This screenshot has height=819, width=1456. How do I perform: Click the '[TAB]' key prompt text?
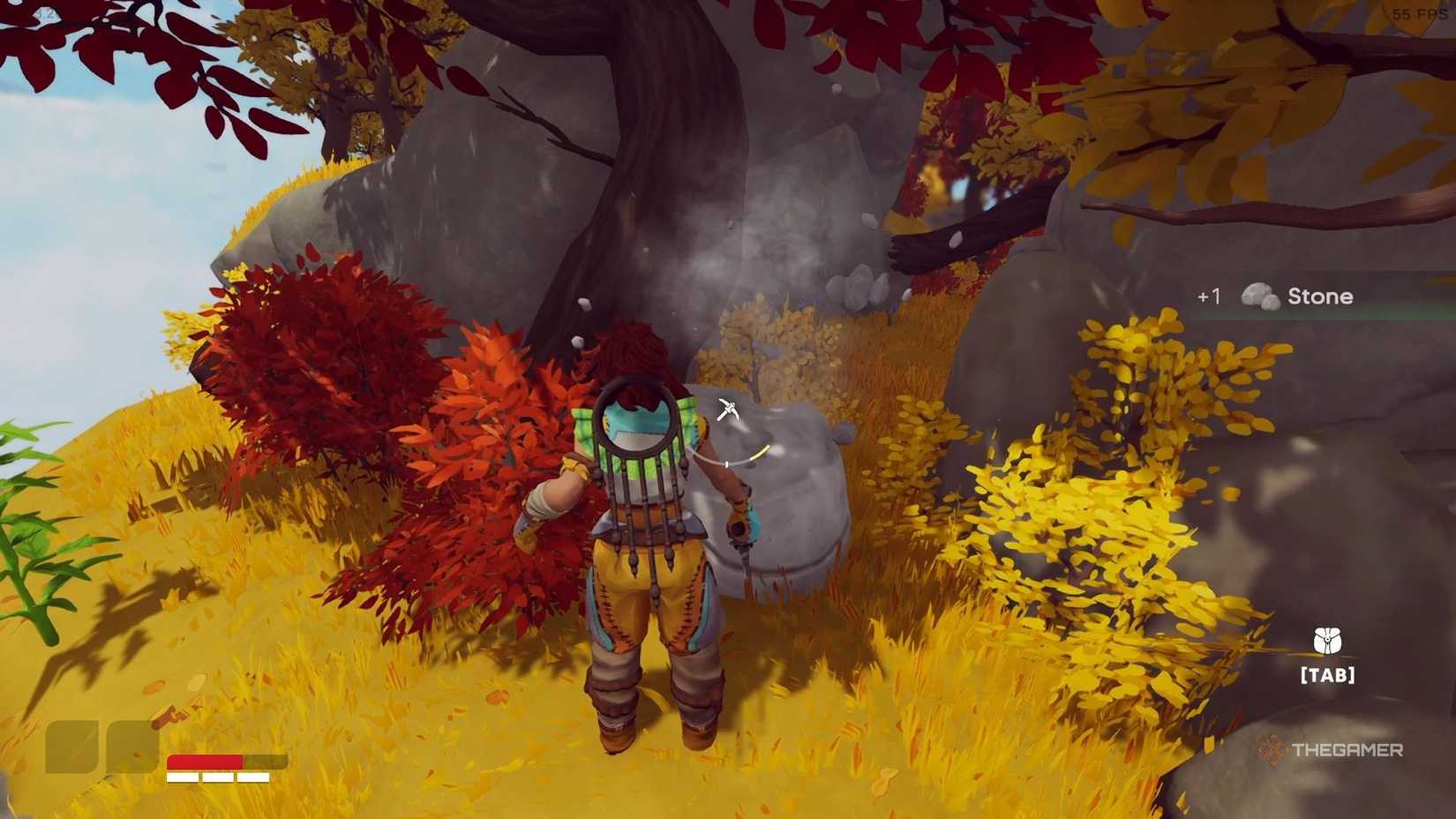[x=1327, y=674]
